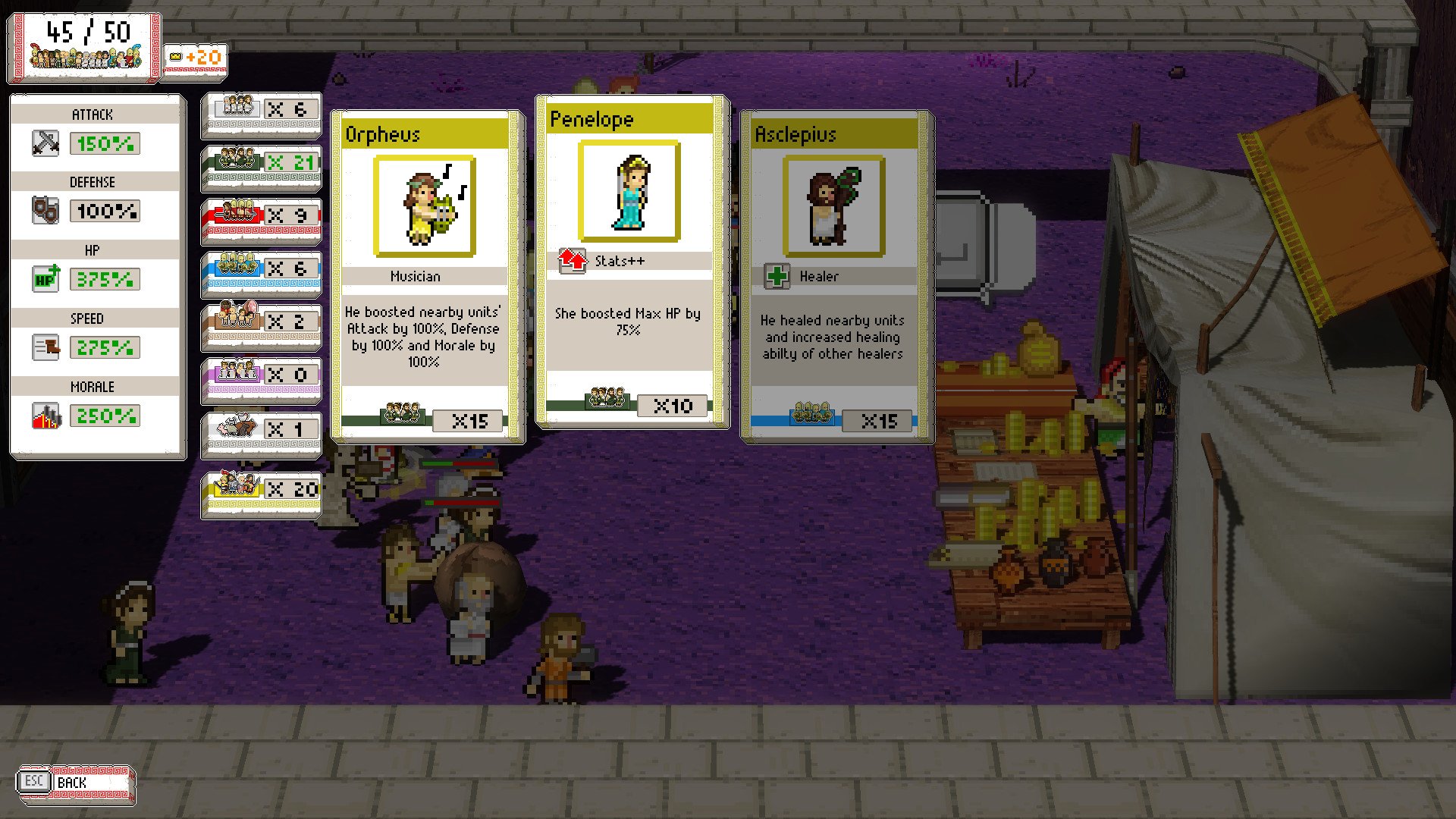
Task: Click the +20 crown bonus badge
Action: point(193,56)
